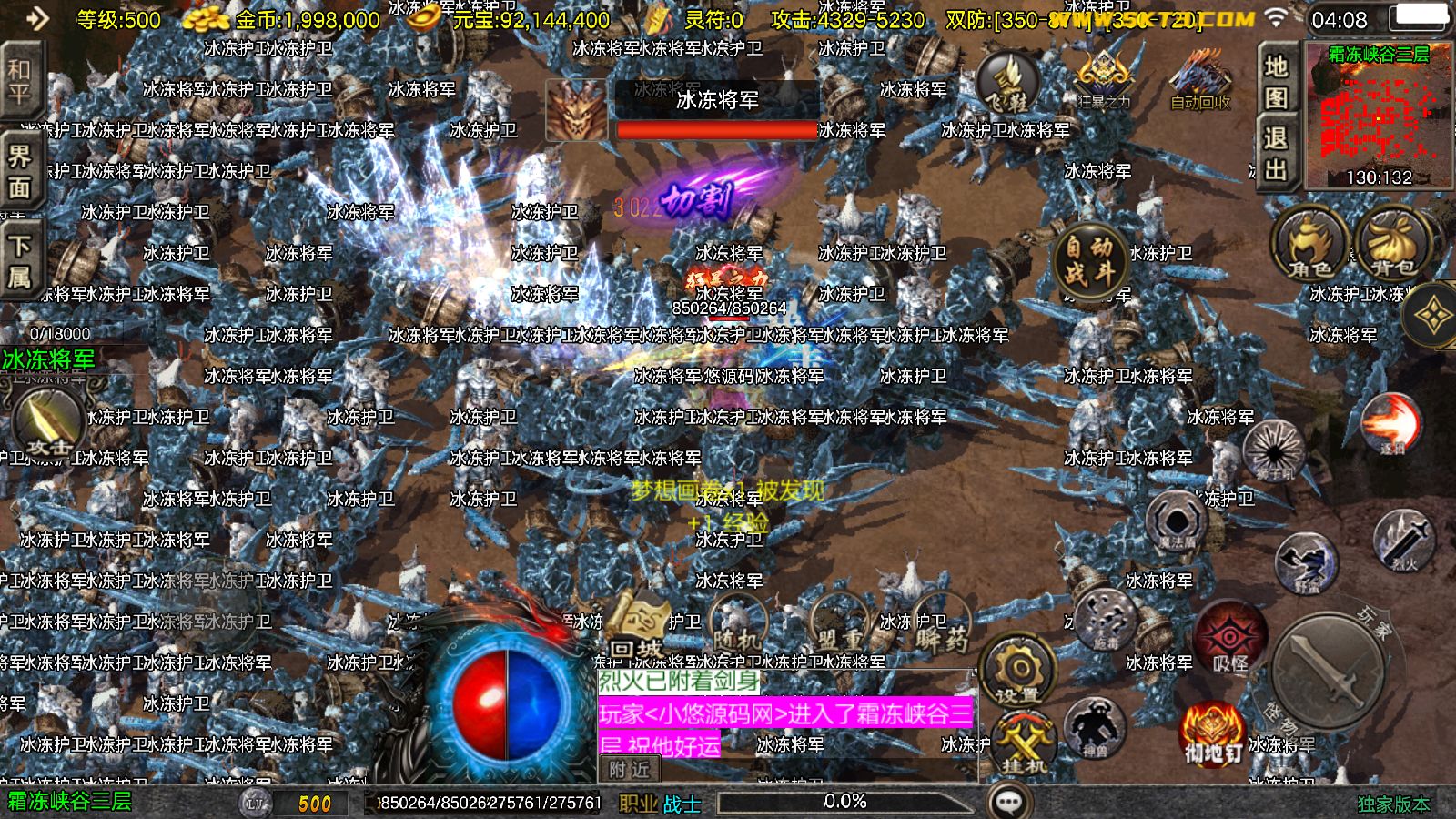Screen dimensions: 1456x819
Task: Open the 角色 (character) panel
Action: [x=1303, y=250]
